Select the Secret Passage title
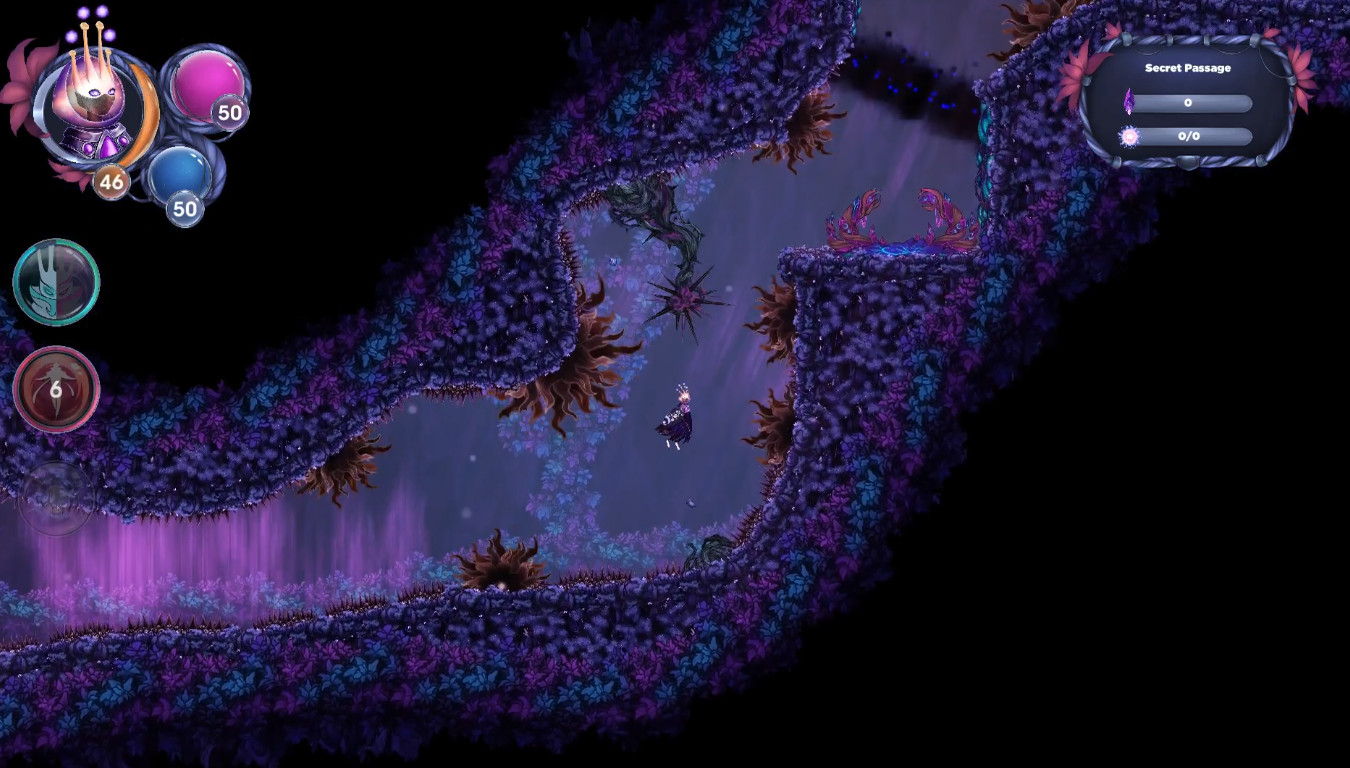 (x=1188, y=66)
